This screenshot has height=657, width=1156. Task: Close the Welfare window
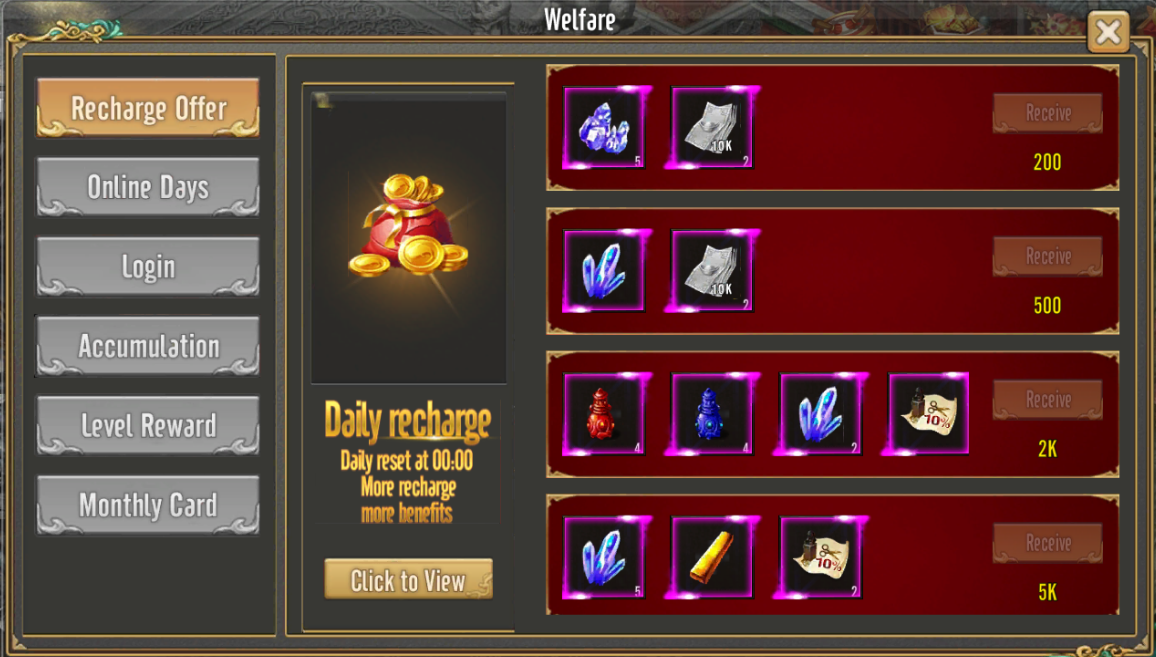pyautogui.click(x=1108, y=32)
